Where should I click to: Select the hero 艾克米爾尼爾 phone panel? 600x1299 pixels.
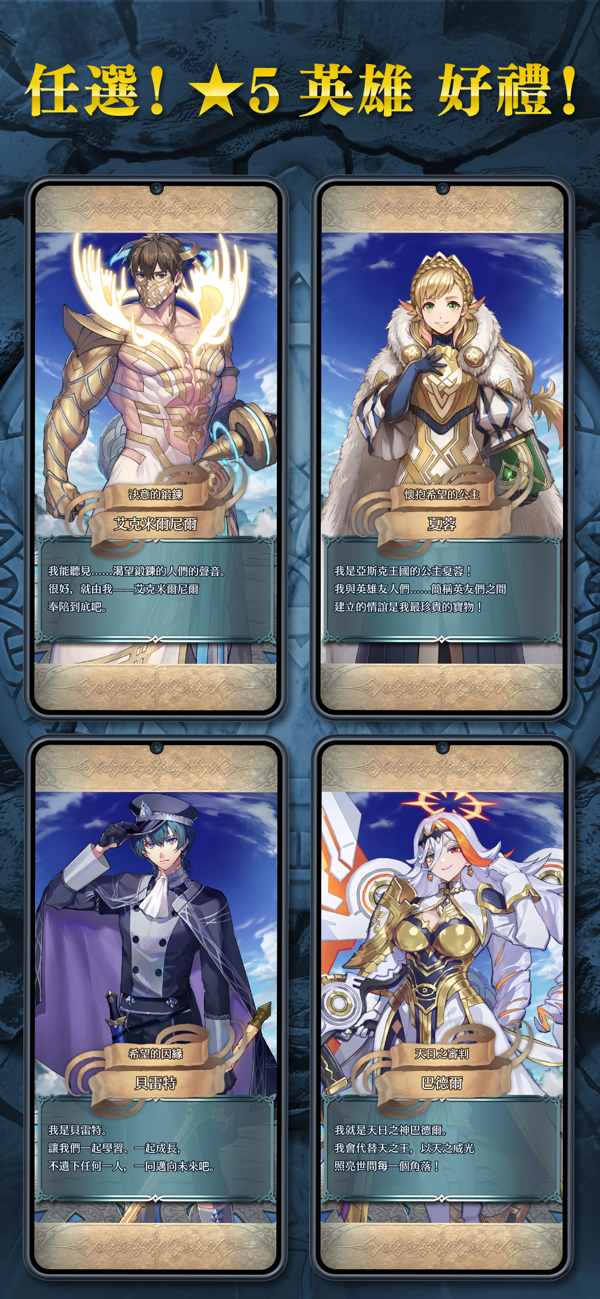(155, 447)
